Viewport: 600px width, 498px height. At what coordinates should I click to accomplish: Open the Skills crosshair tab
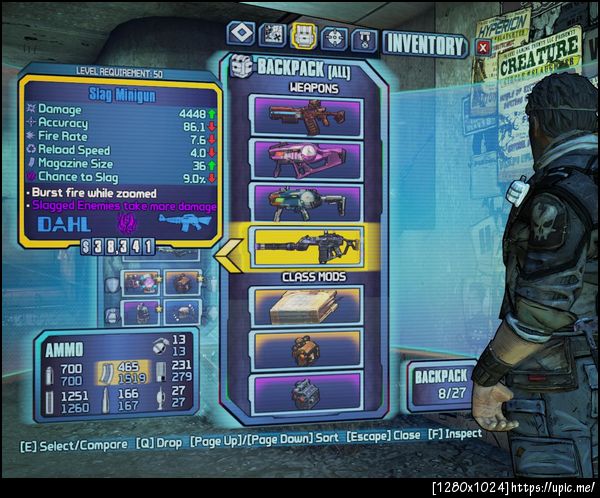333,37
